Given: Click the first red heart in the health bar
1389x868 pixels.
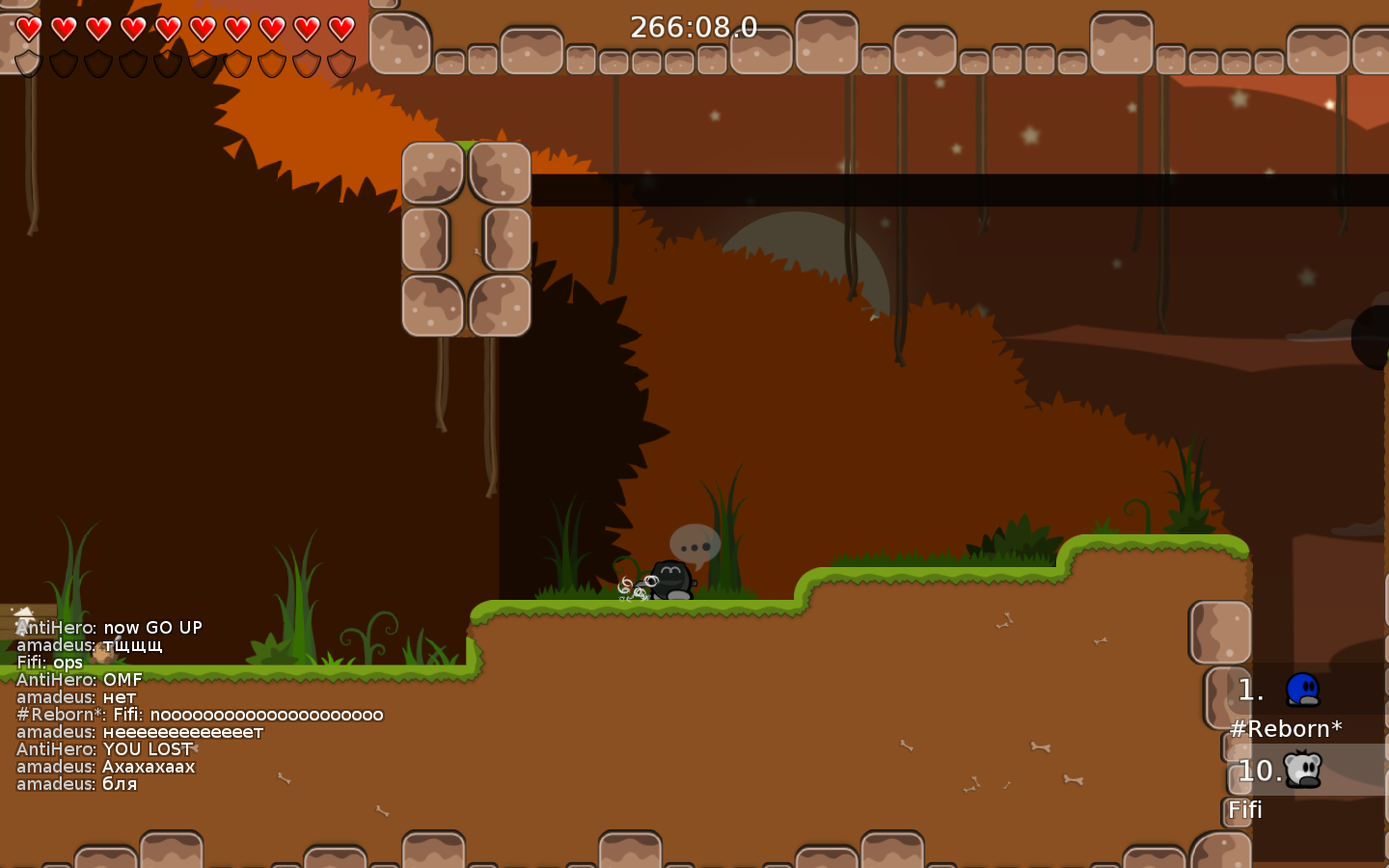Looking at the screenshot, I should tap(30, 30).
